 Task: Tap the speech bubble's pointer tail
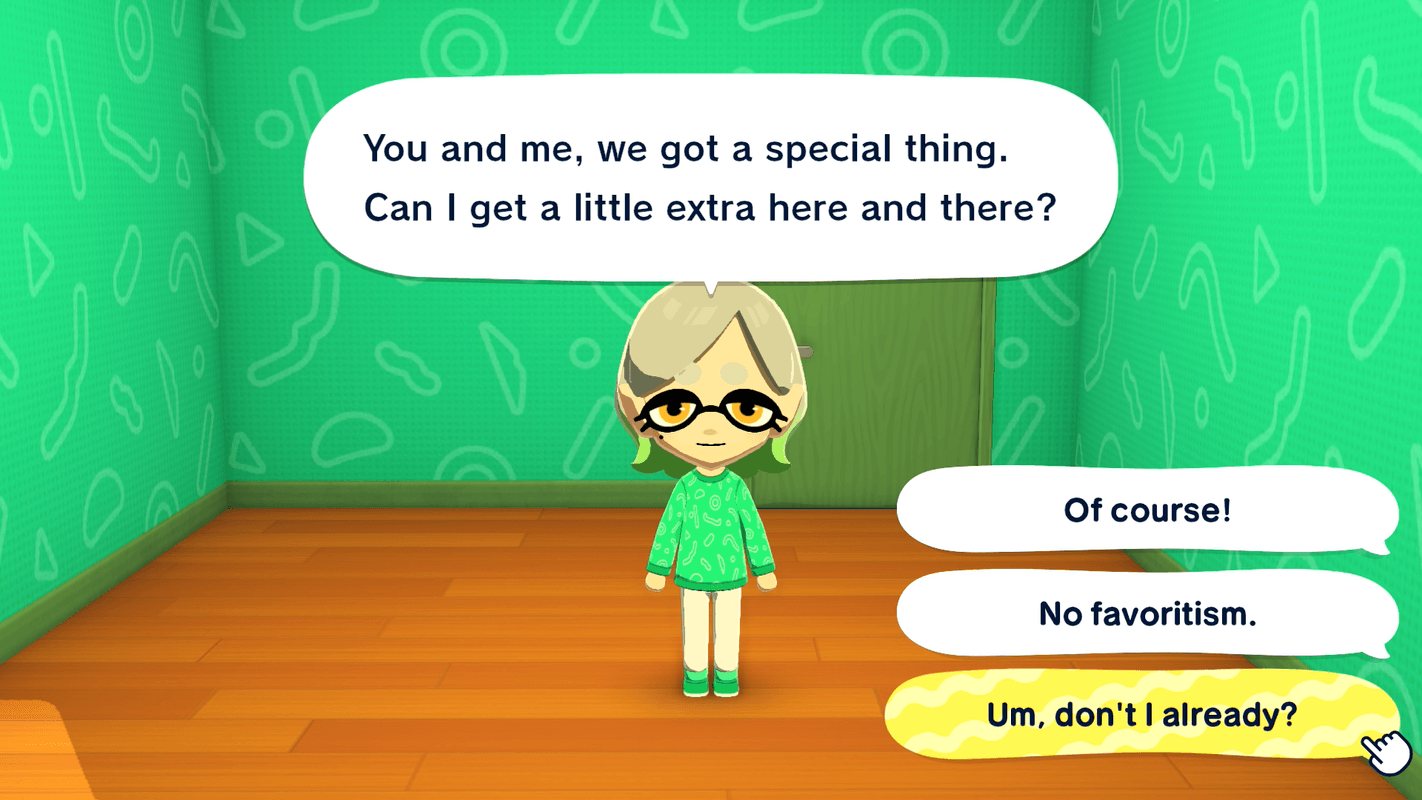(710, 285)
